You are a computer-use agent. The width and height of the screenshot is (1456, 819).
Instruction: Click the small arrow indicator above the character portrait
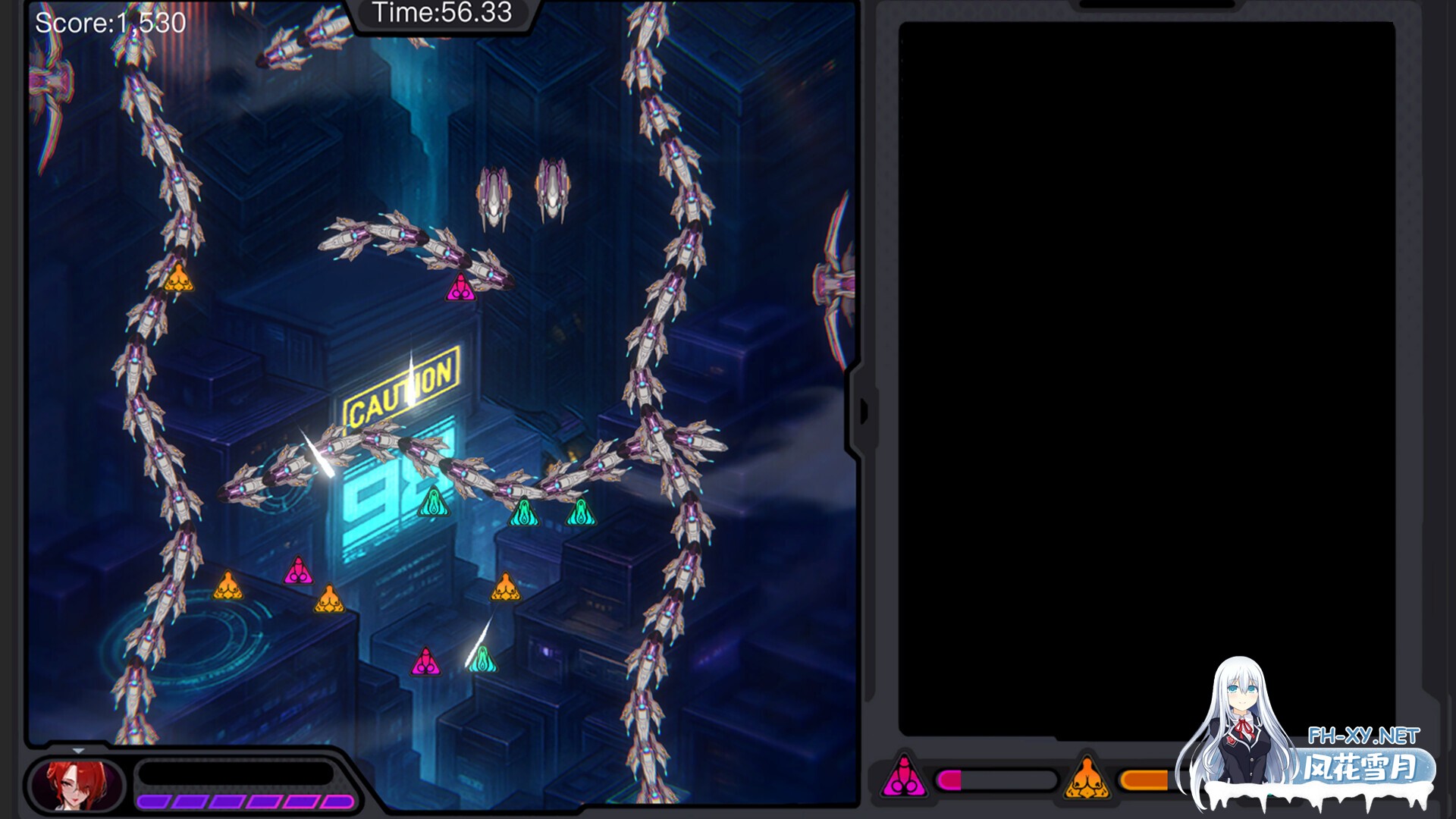79,751
